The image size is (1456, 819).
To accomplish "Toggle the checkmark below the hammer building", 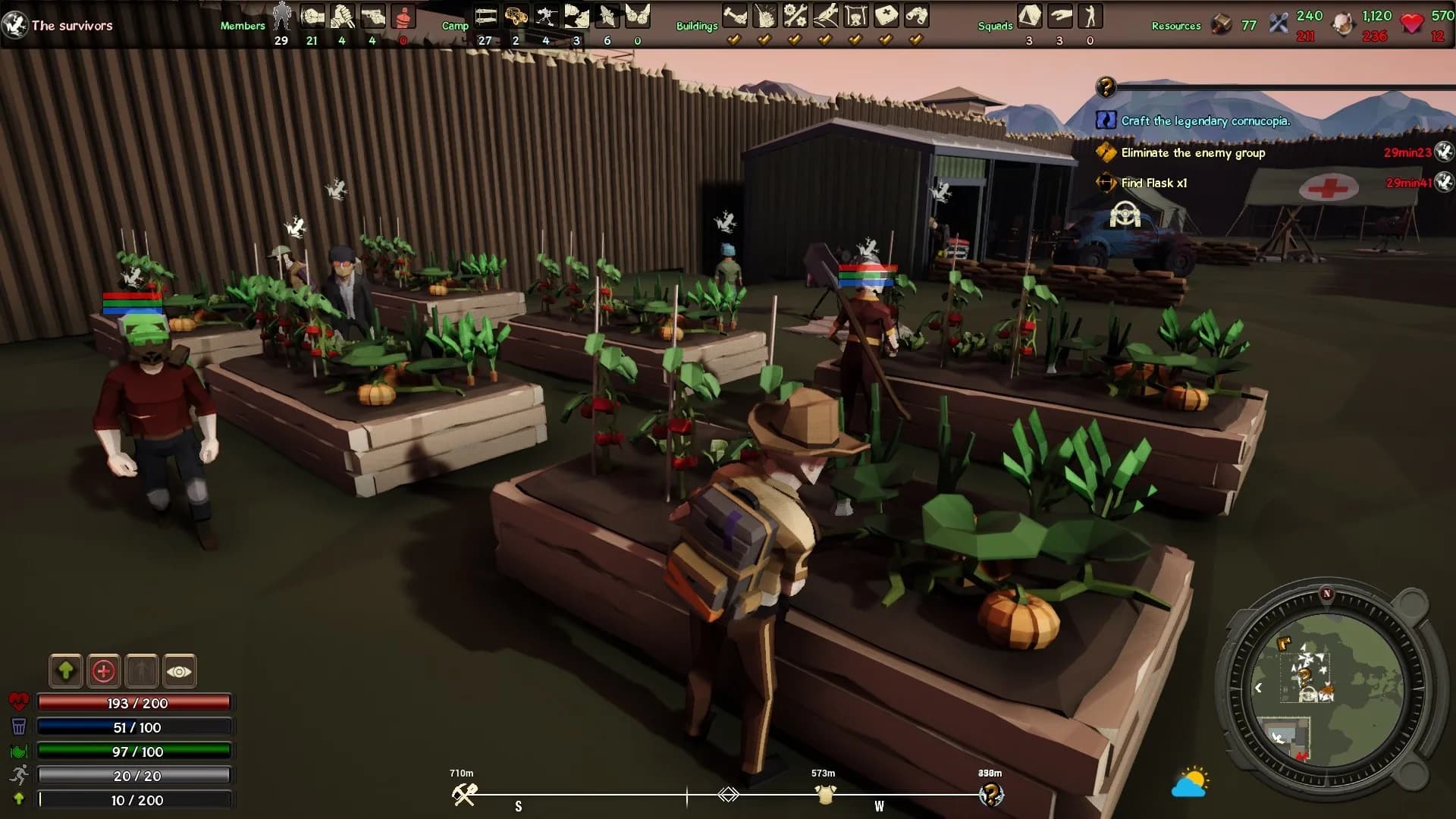I will pos(734,39).
